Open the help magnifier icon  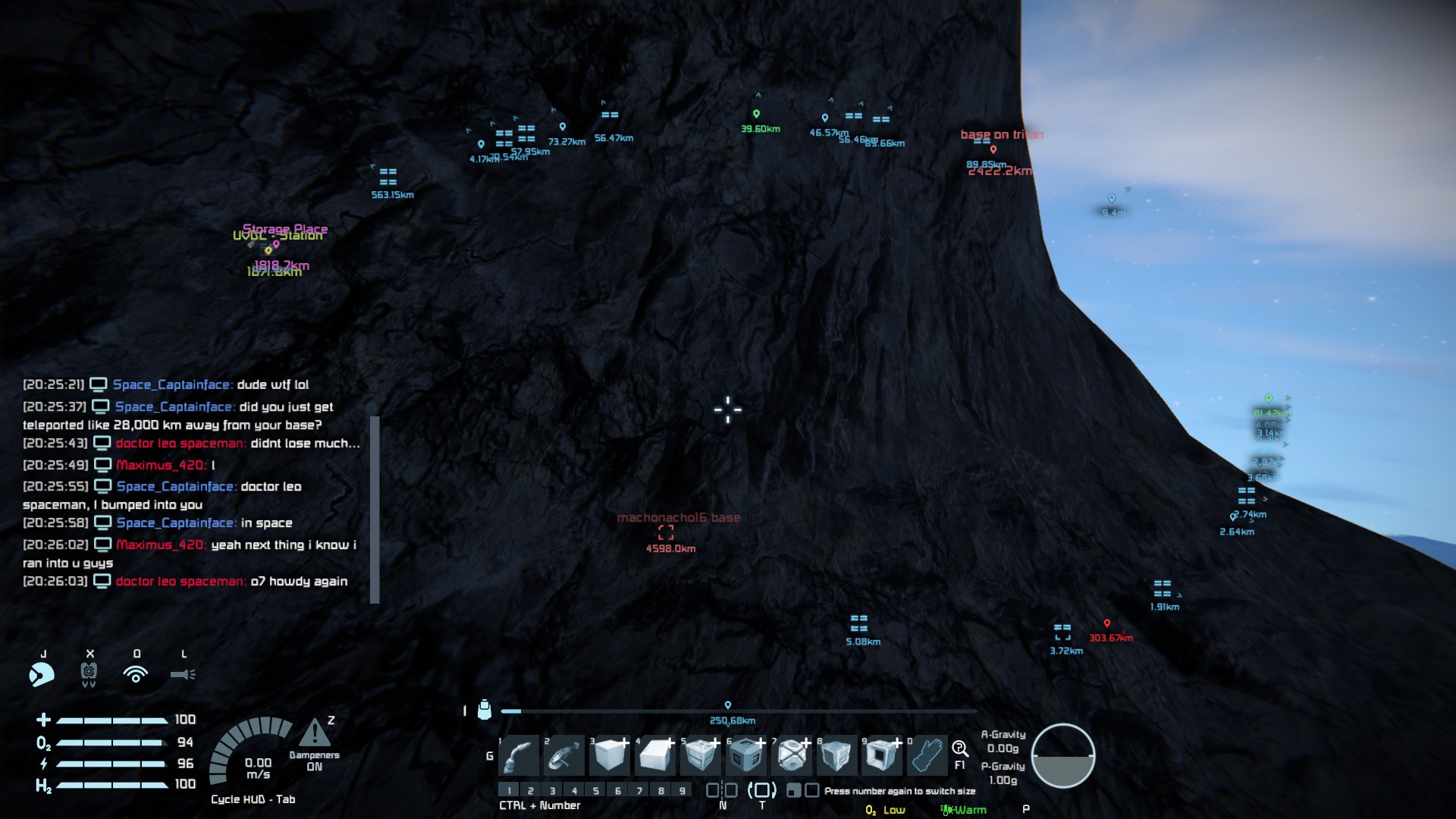pyautogui.click(x=959, y=749)
